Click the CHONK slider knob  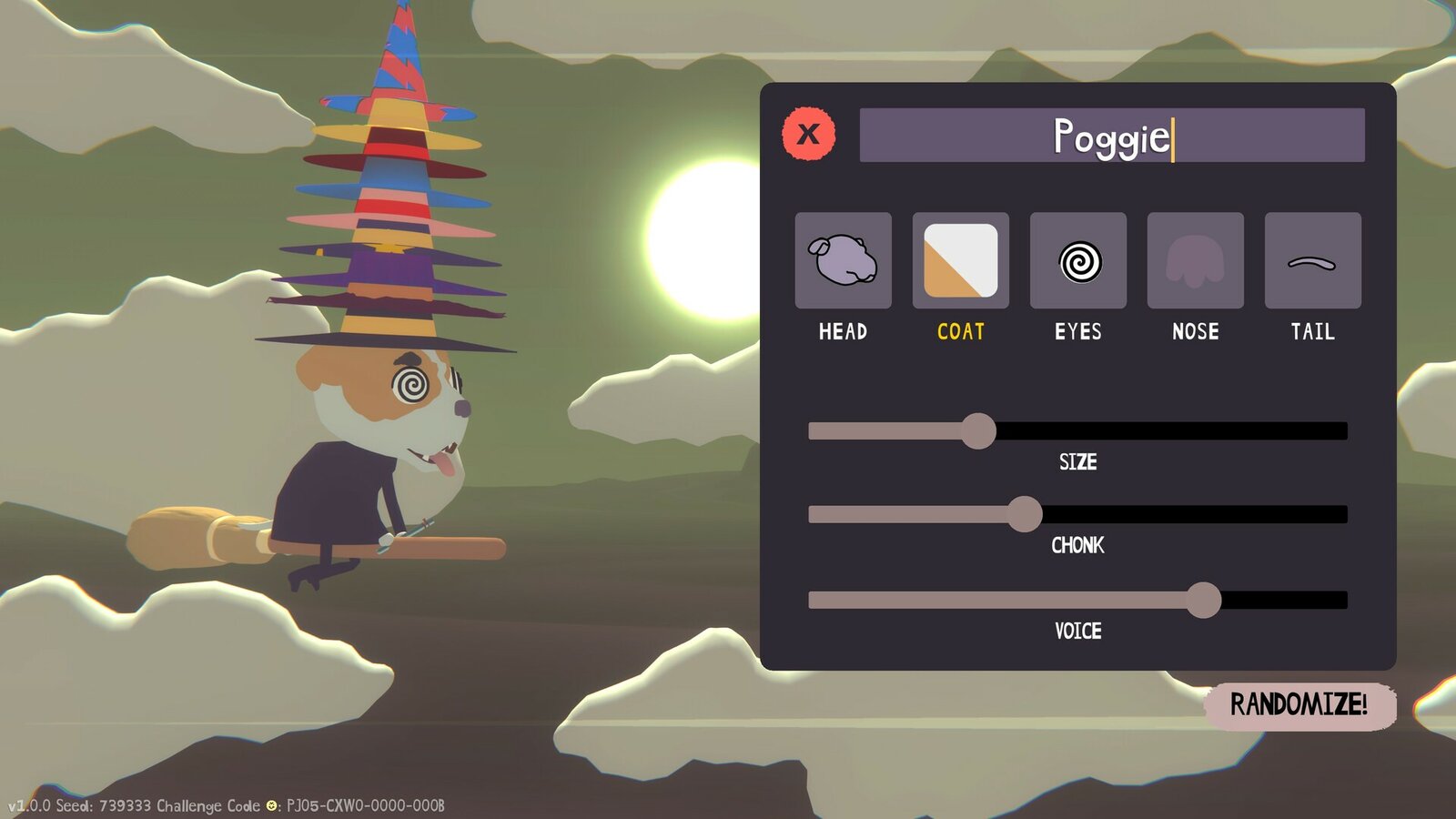tap(1026, 514)
